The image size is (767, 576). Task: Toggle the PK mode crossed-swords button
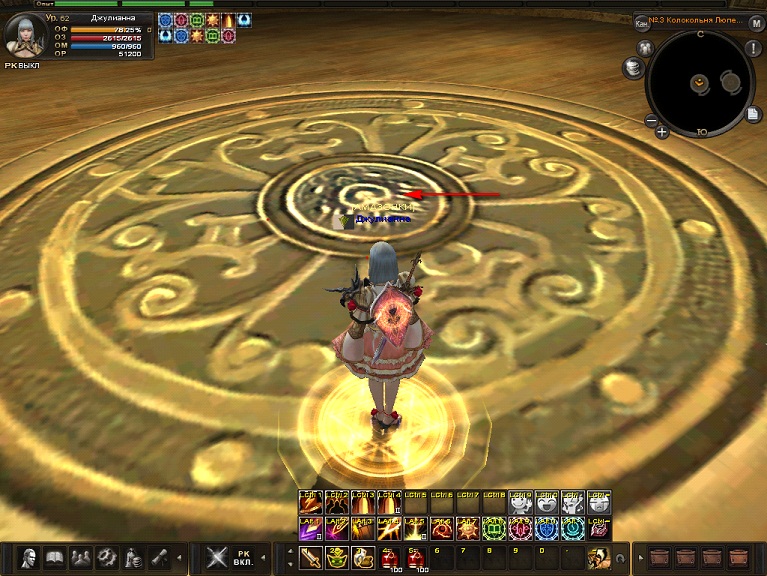217,557
